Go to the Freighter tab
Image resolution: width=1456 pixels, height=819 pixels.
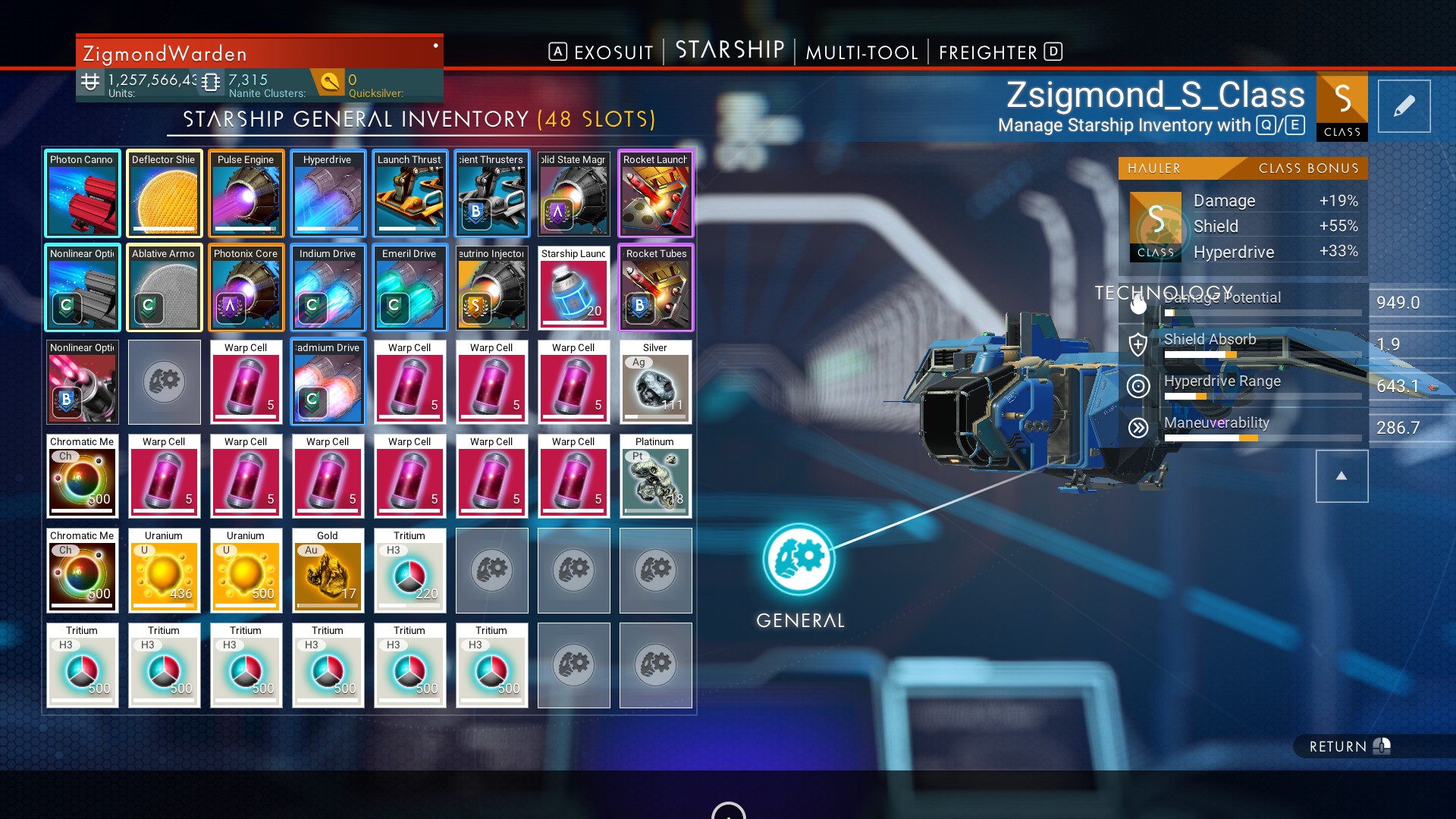(x=988, y=52)
